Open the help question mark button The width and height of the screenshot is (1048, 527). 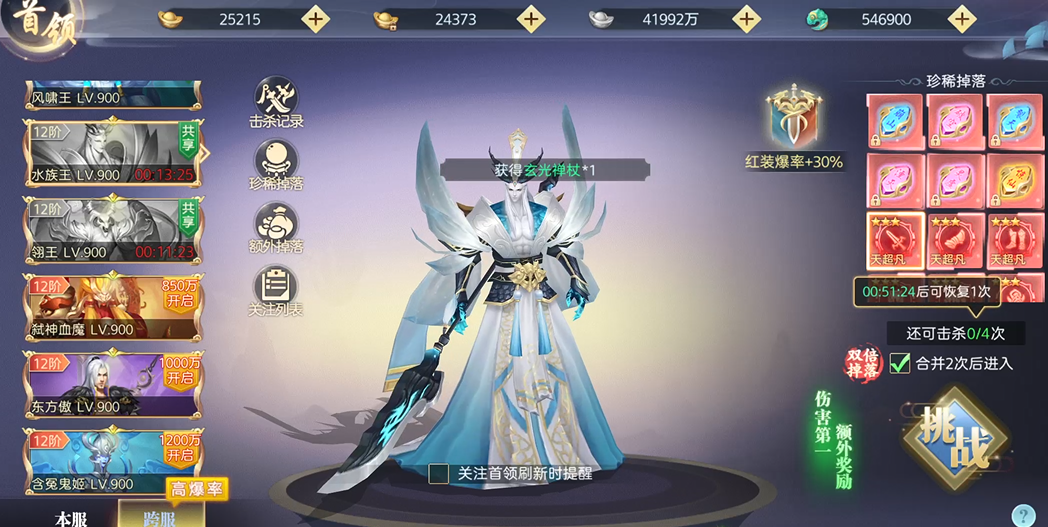tap(1023, 515)
